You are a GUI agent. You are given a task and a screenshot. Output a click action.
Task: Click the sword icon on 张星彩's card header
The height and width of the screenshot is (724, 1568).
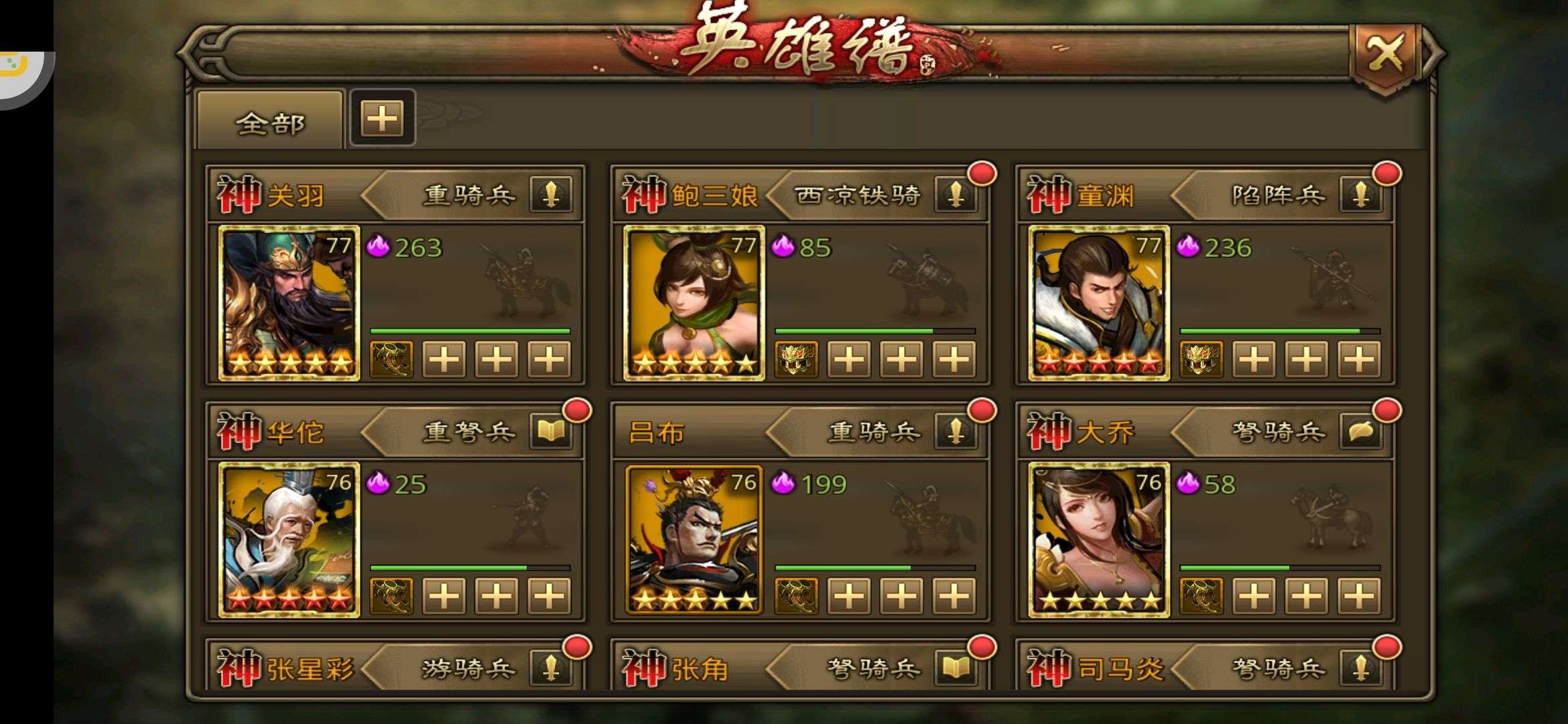[x=549, y=667]
